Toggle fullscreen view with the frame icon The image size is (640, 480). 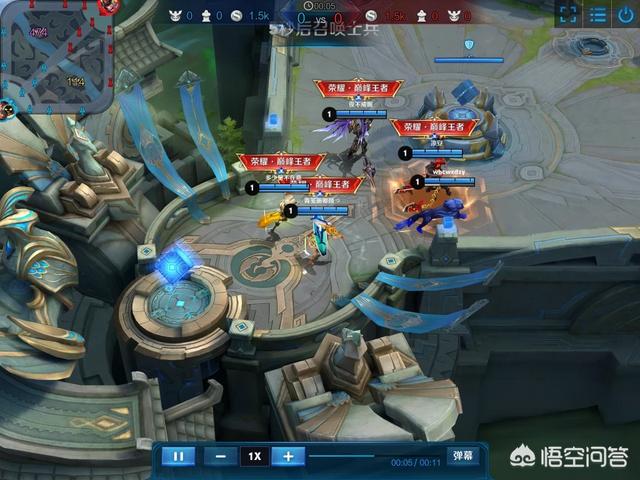click(x=567, y=14)
